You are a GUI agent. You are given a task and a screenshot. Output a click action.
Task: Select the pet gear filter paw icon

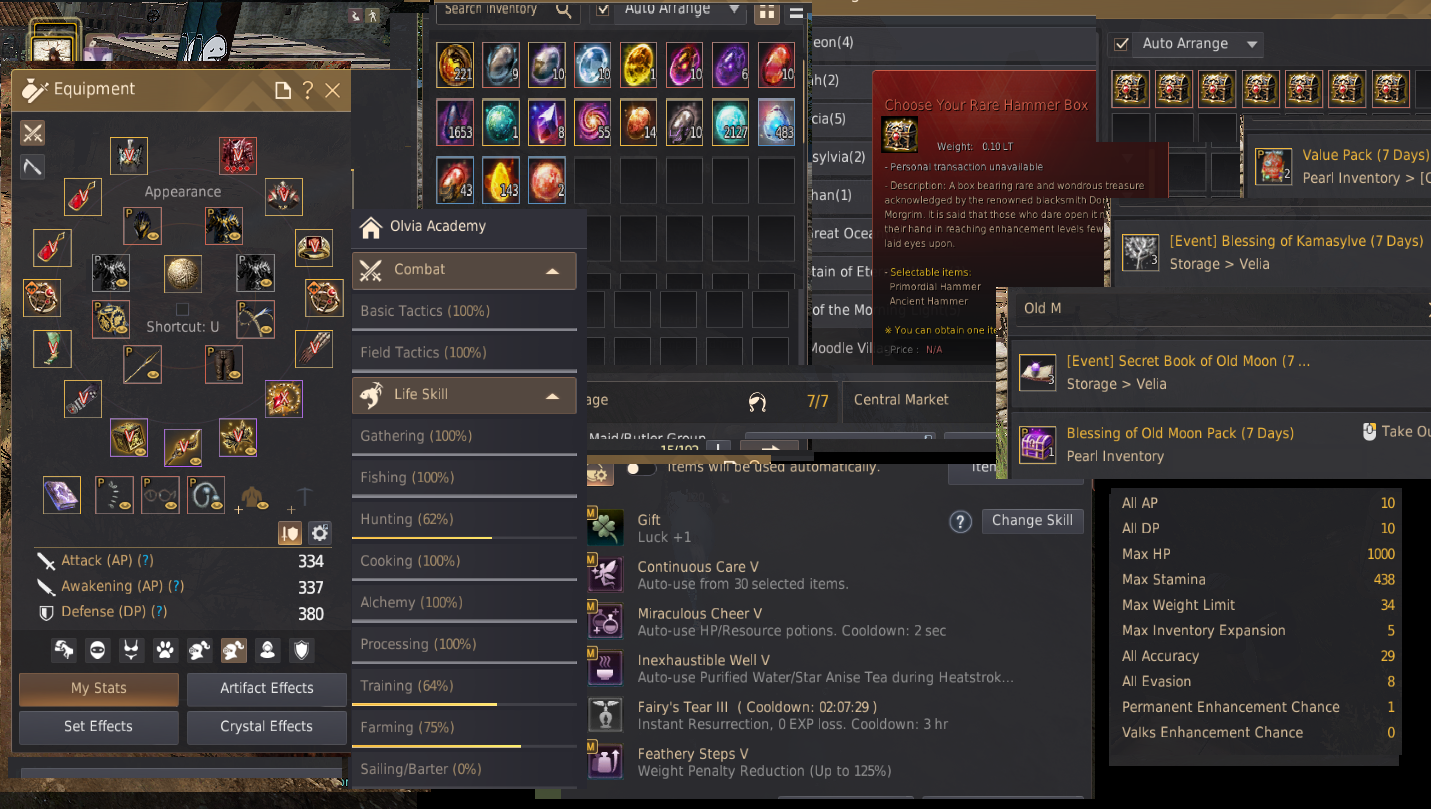(164, 650)
